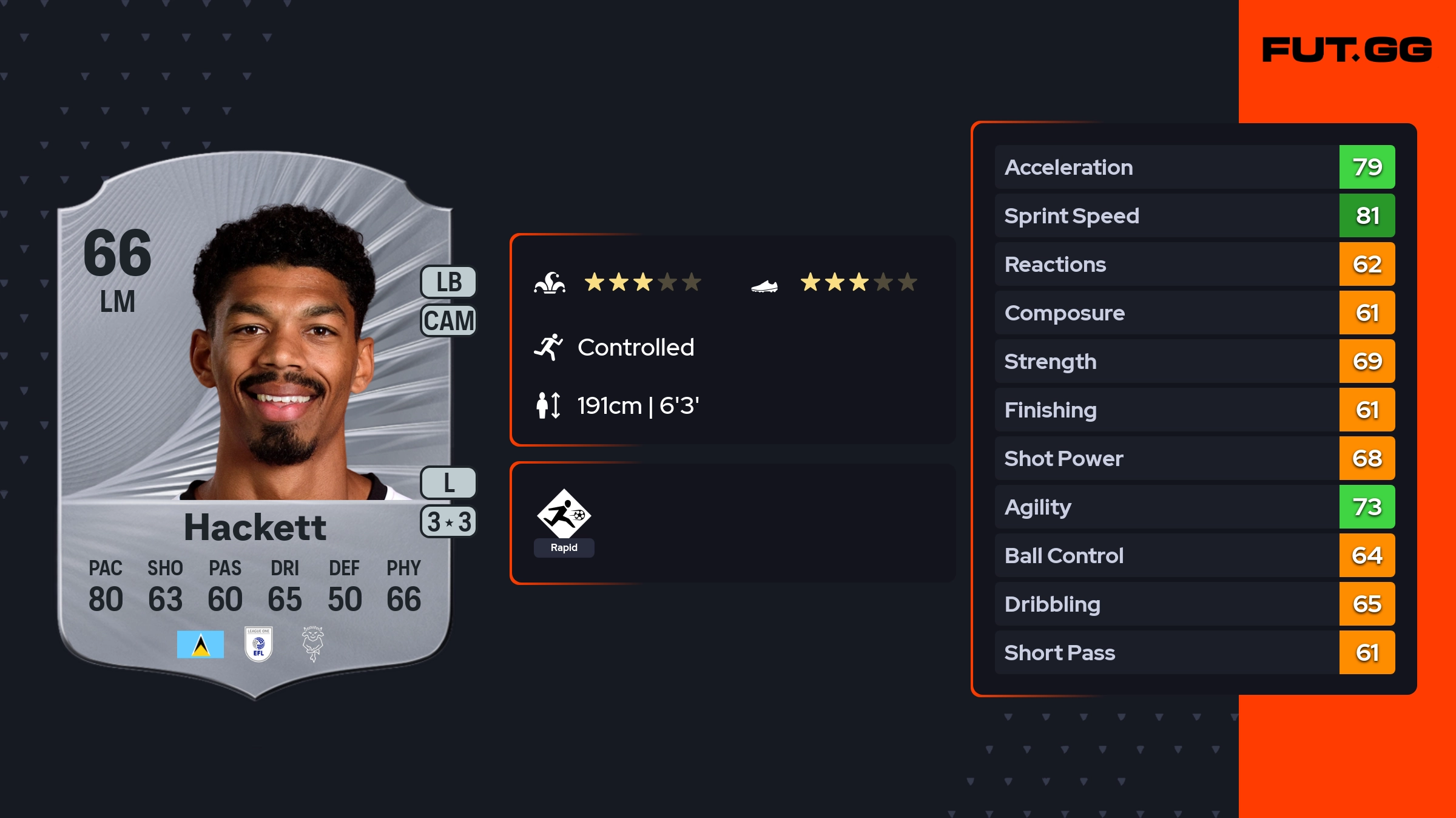
Task: Select the Acceleration stat row
Action: [x=1194, y=167]
